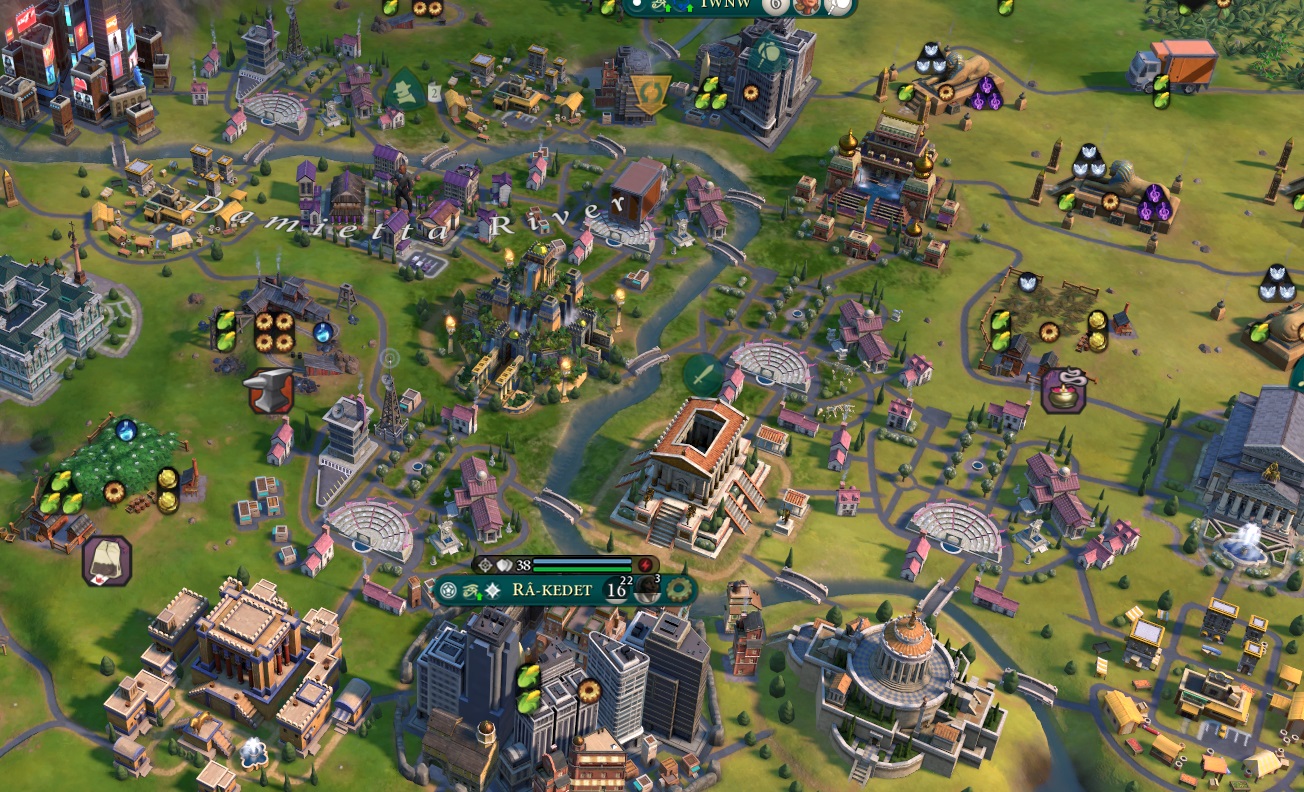The image size is (1304, 792).
Task: Click RÂ-KEDET's gear production icon
Action: tap(681, 590)
